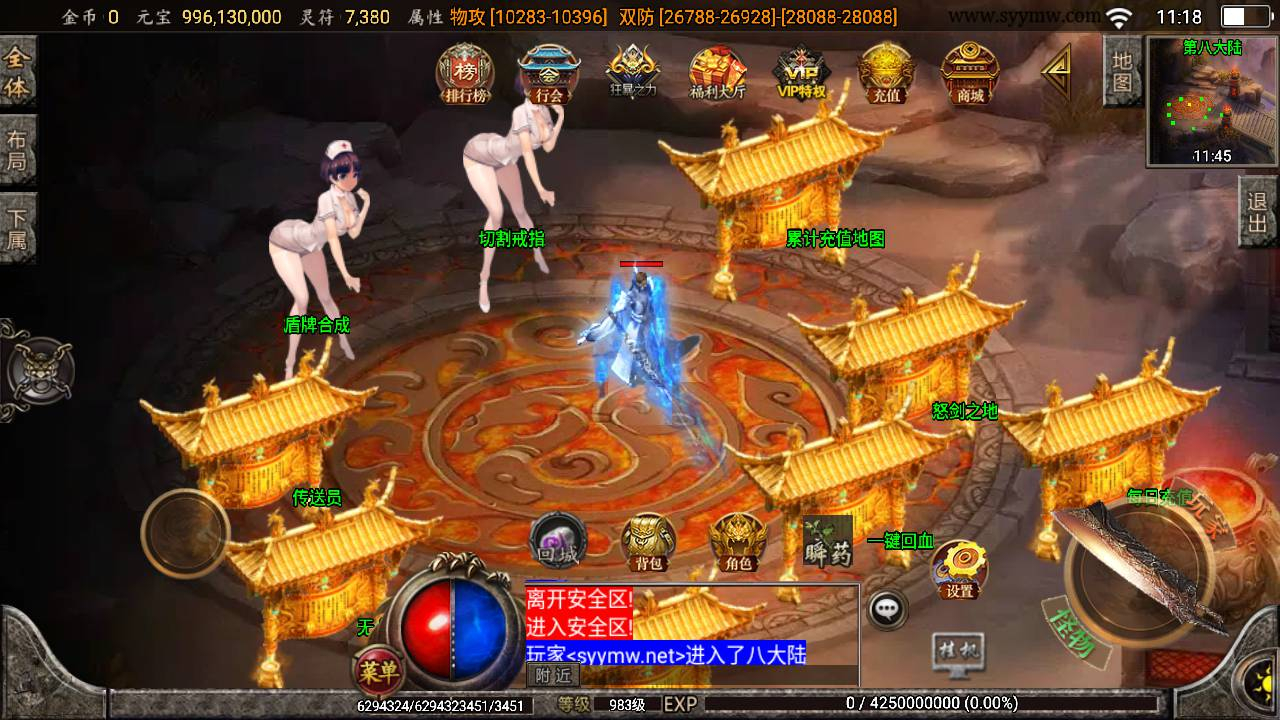This screenshot has height=720, width=1280.
Task: Click the 退出 exit button
Action: click(1258, 212)
